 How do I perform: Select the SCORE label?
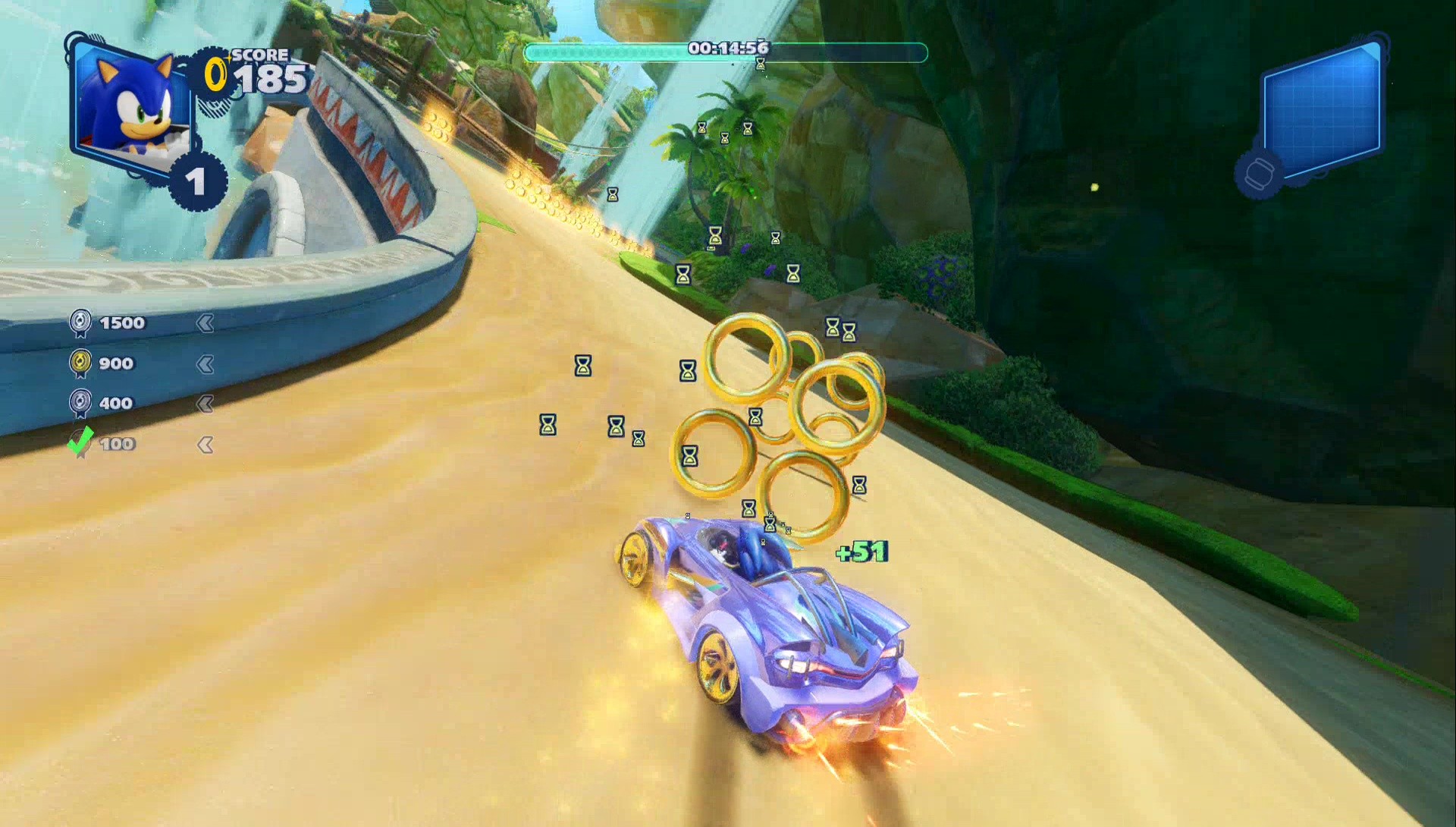(260, 55)
